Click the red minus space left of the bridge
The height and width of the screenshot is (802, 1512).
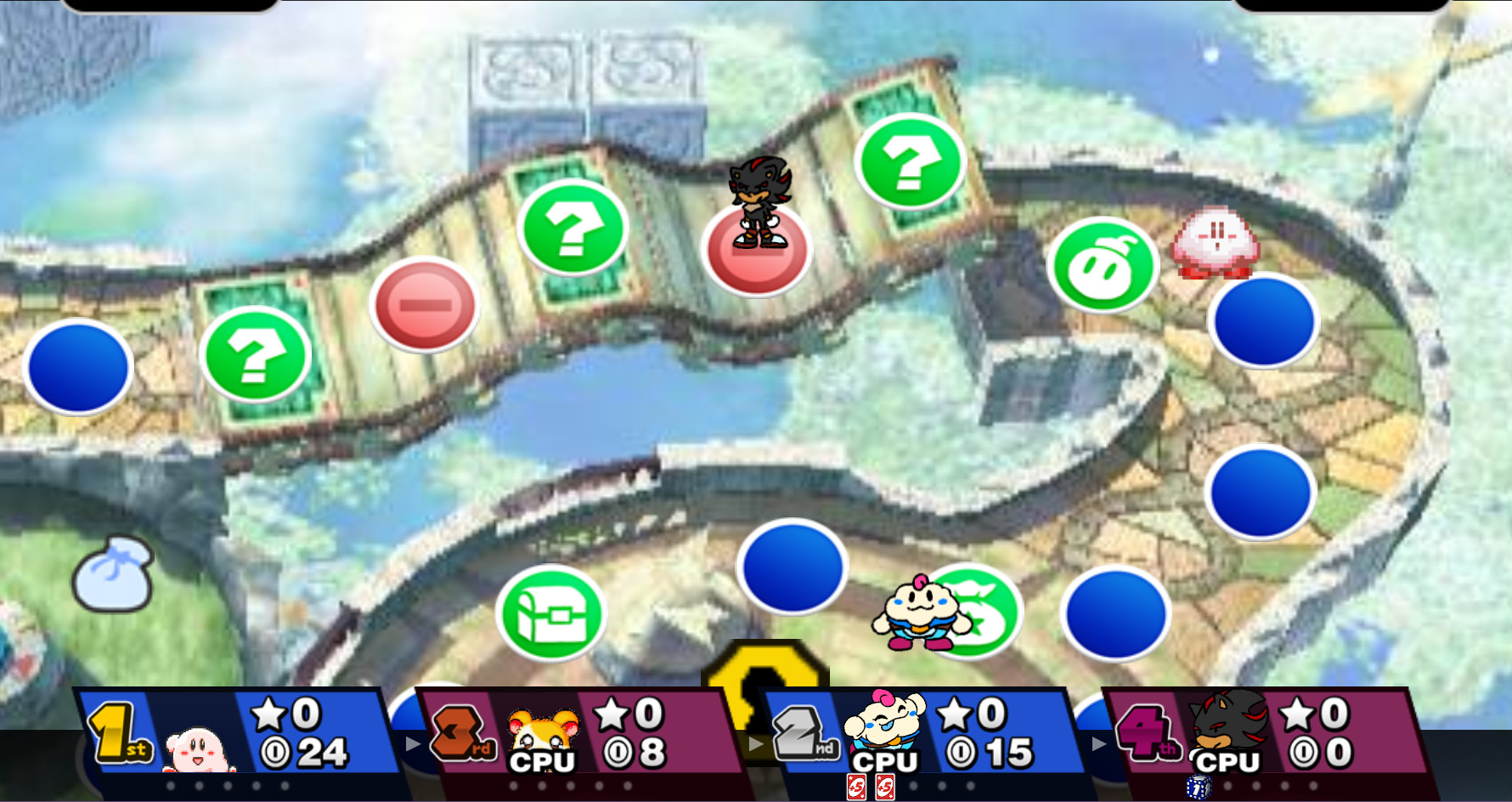coord(425,304)
